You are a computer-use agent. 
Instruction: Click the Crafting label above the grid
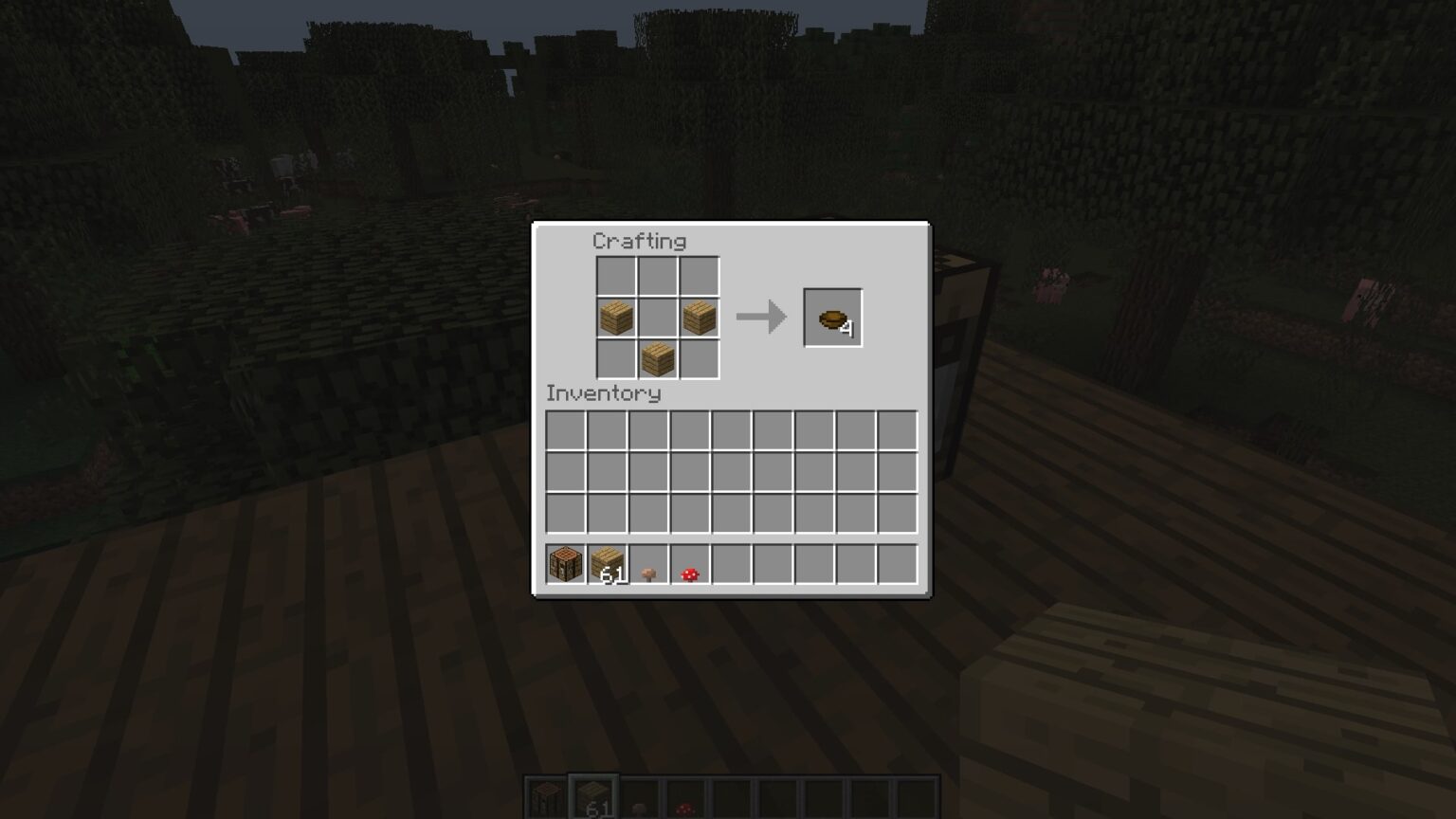[639, 242]
